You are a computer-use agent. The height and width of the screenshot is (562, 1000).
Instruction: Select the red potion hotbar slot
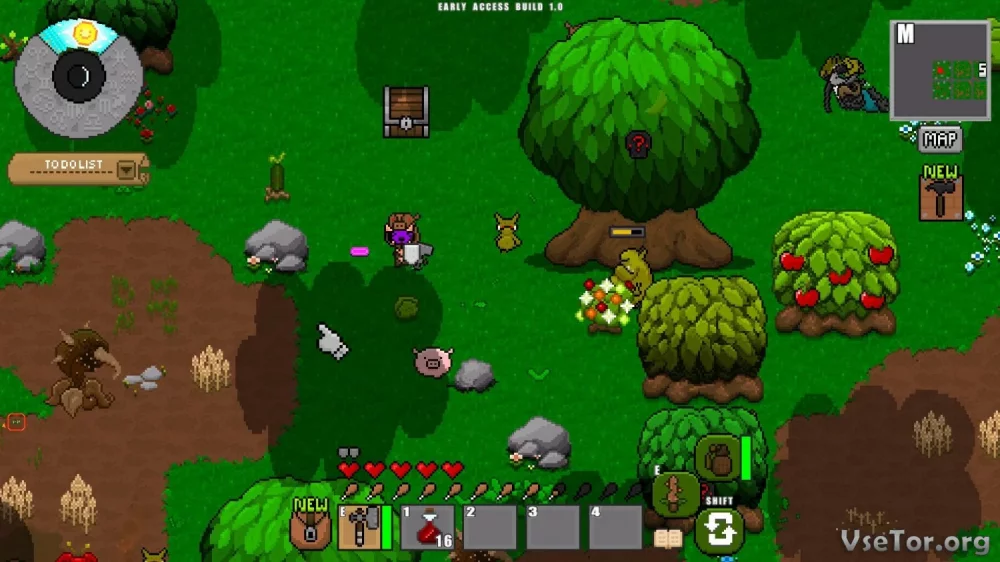click(x=428, y=527)
